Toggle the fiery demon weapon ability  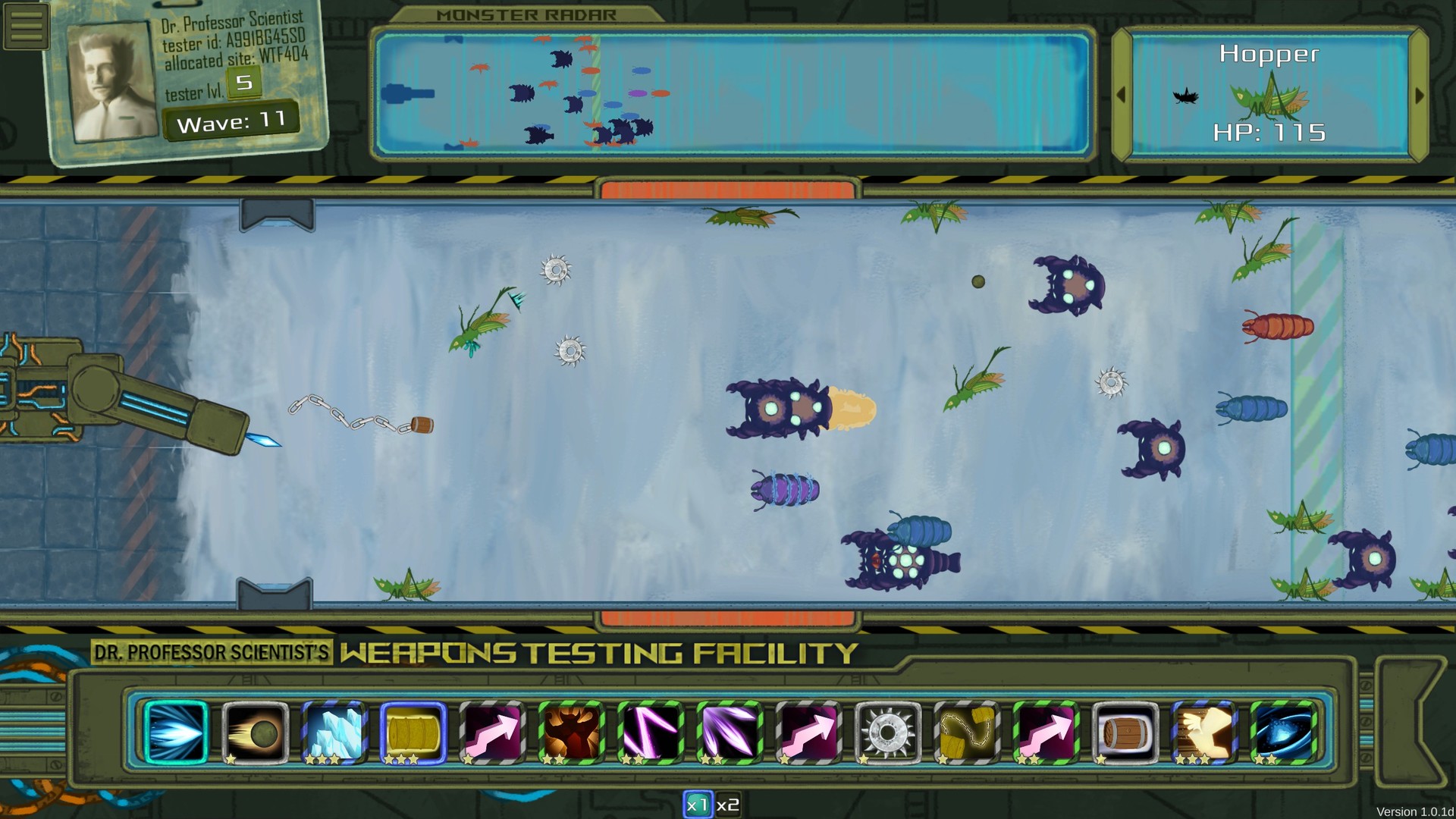point(570,730)
